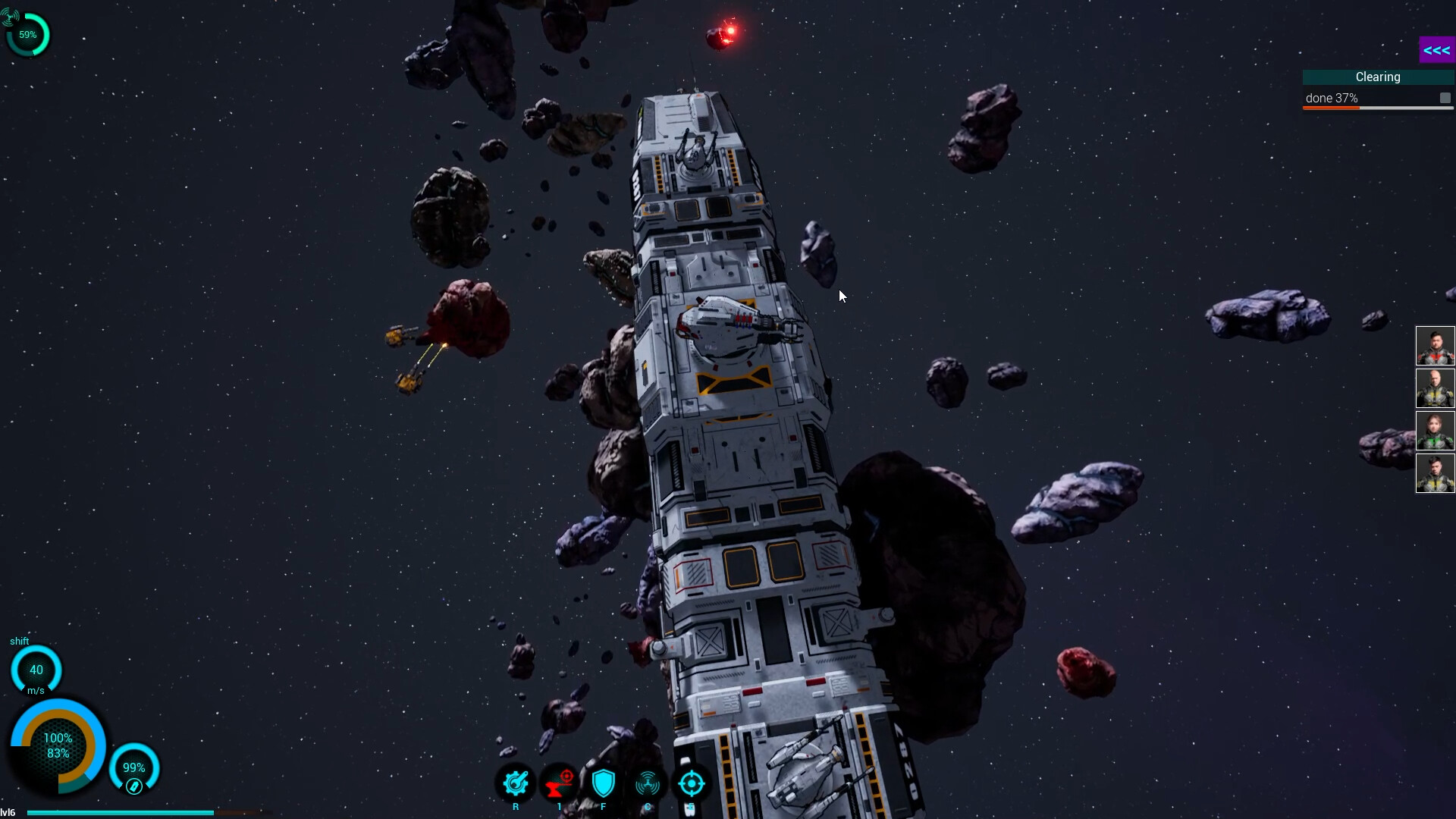Select the wrench repair ability labeled R
The width and height of the screenshot is (1456, 819).
516,783
